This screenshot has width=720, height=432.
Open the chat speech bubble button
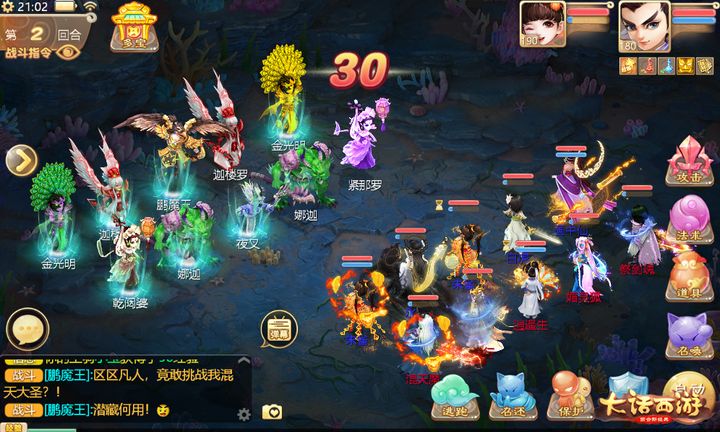coord(27,329)
